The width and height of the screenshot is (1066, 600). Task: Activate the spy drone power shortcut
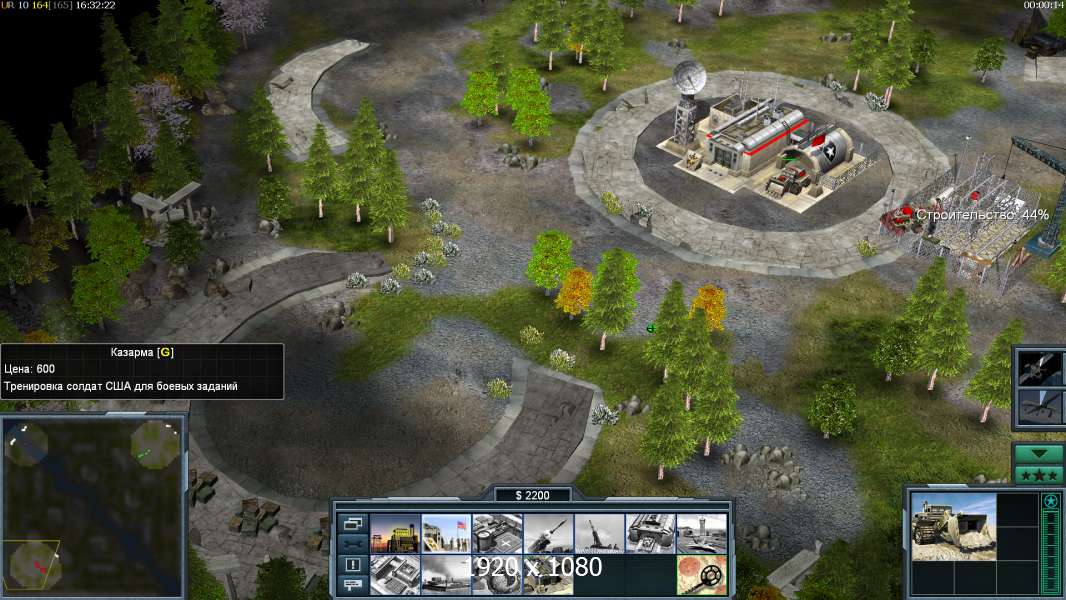point(1038,406)
